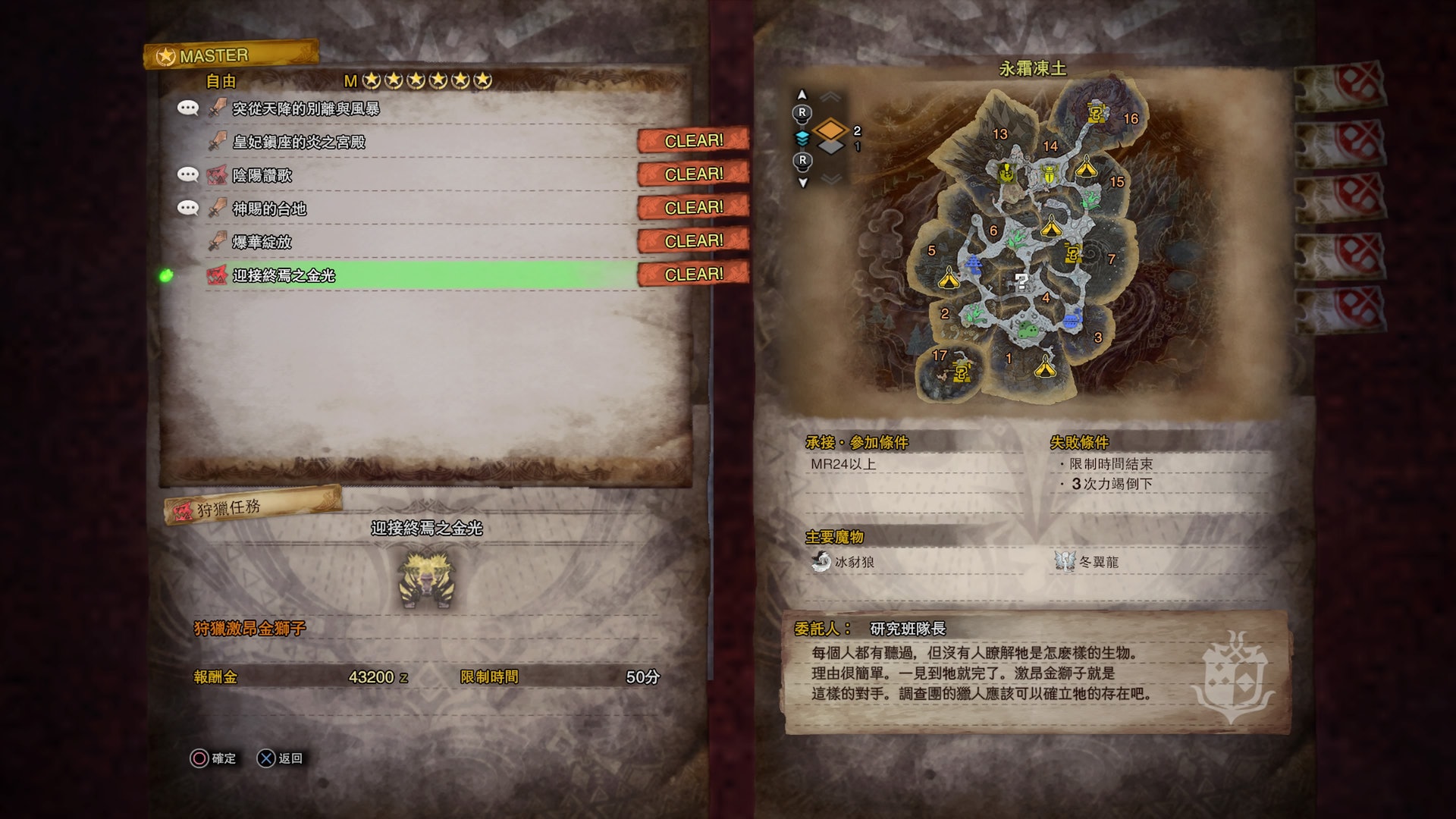Choose quest 皇妃鎮座的炎之宮殿

click(299, 142)
